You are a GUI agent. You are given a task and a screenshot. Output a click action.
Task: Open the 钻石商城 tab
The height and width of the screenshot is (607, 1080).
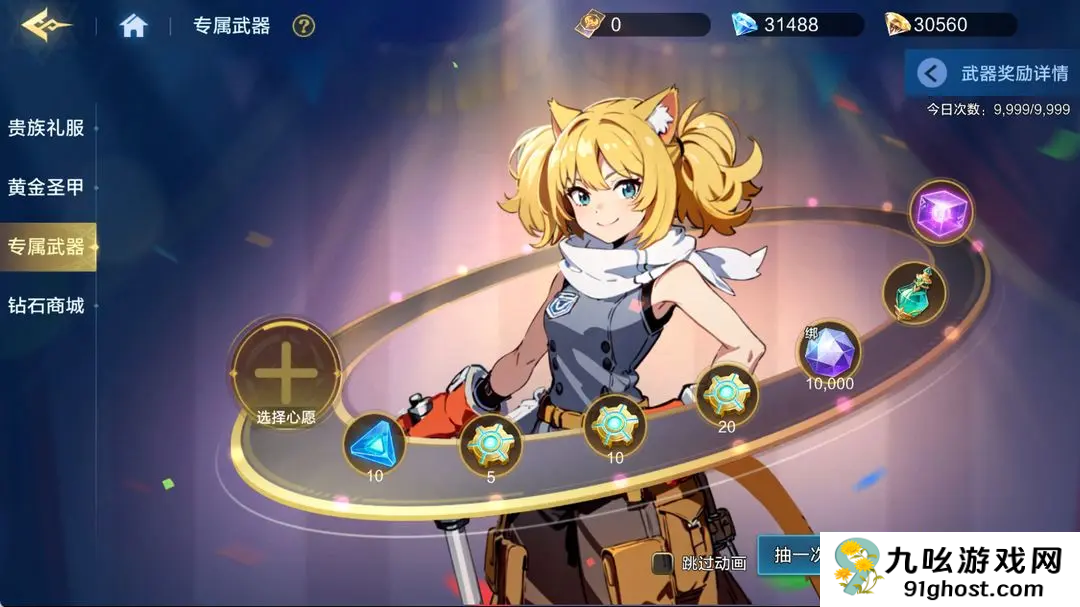point(46,306)
